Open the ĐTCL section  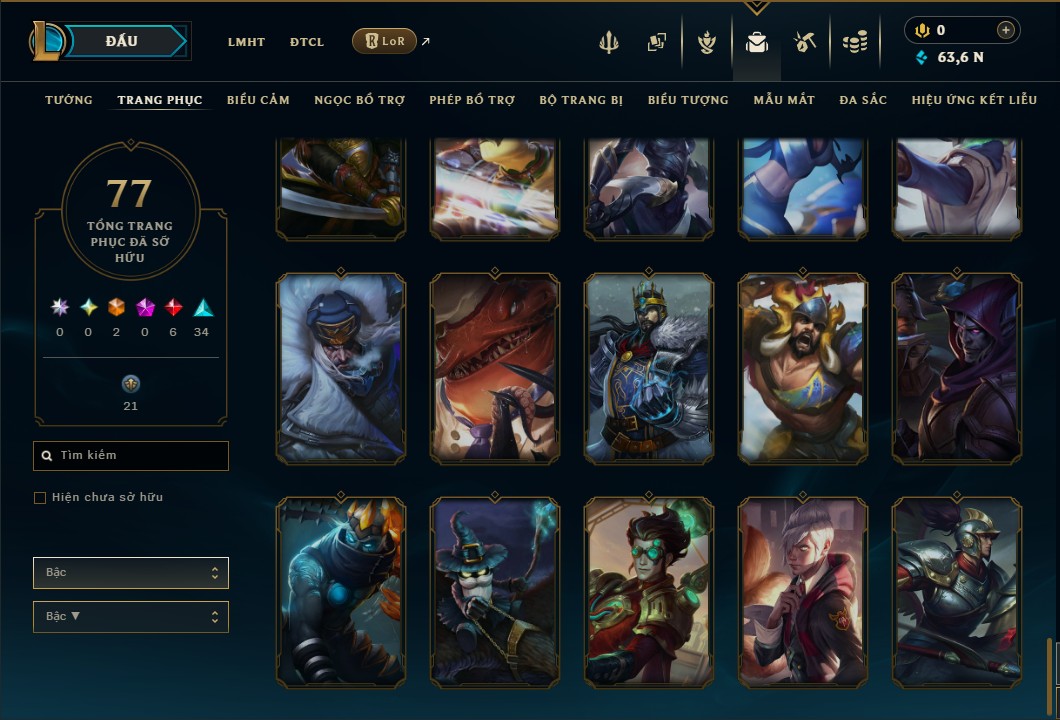pos(307,42)
